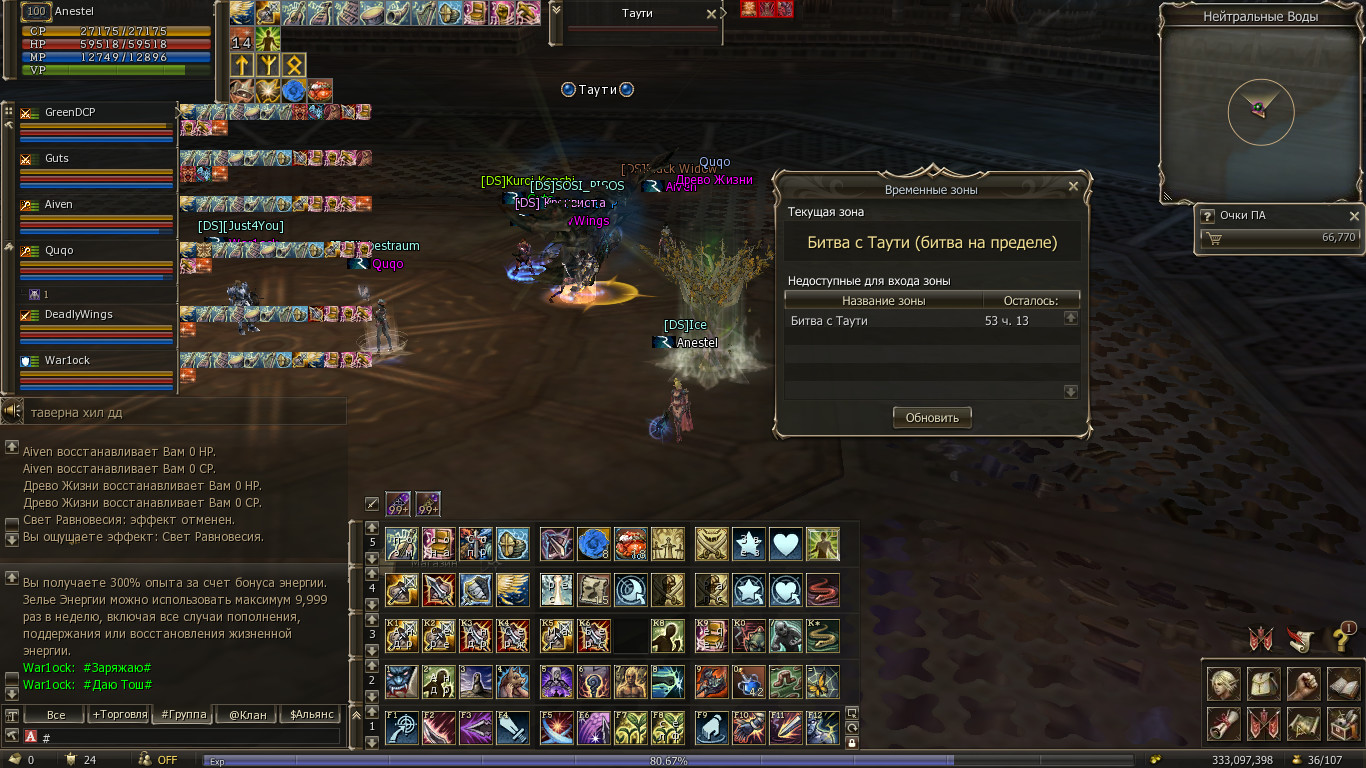Image resolution: width=1366 pixels, height=768 pixels.
Task: Open the +Торговля chat tab
Action: [x=119, y=714]
